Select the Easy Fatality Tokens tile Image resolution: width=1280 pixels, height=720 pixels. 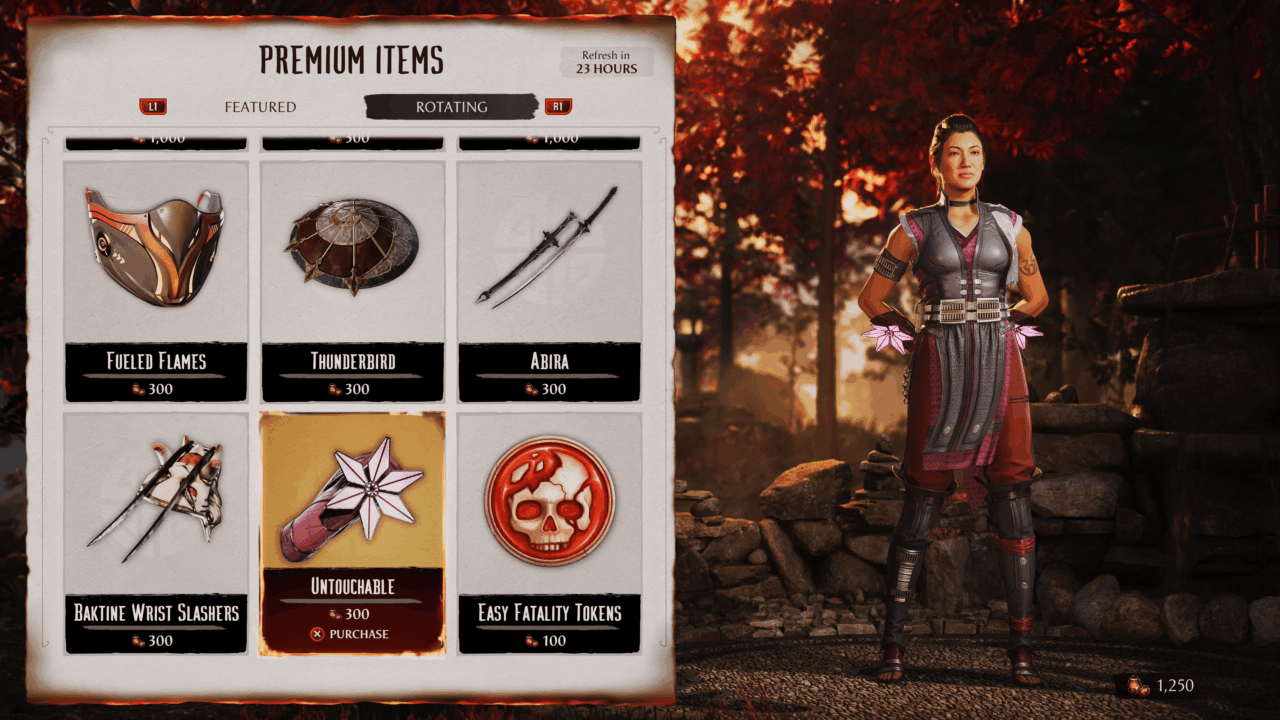[x=548, y=532]
